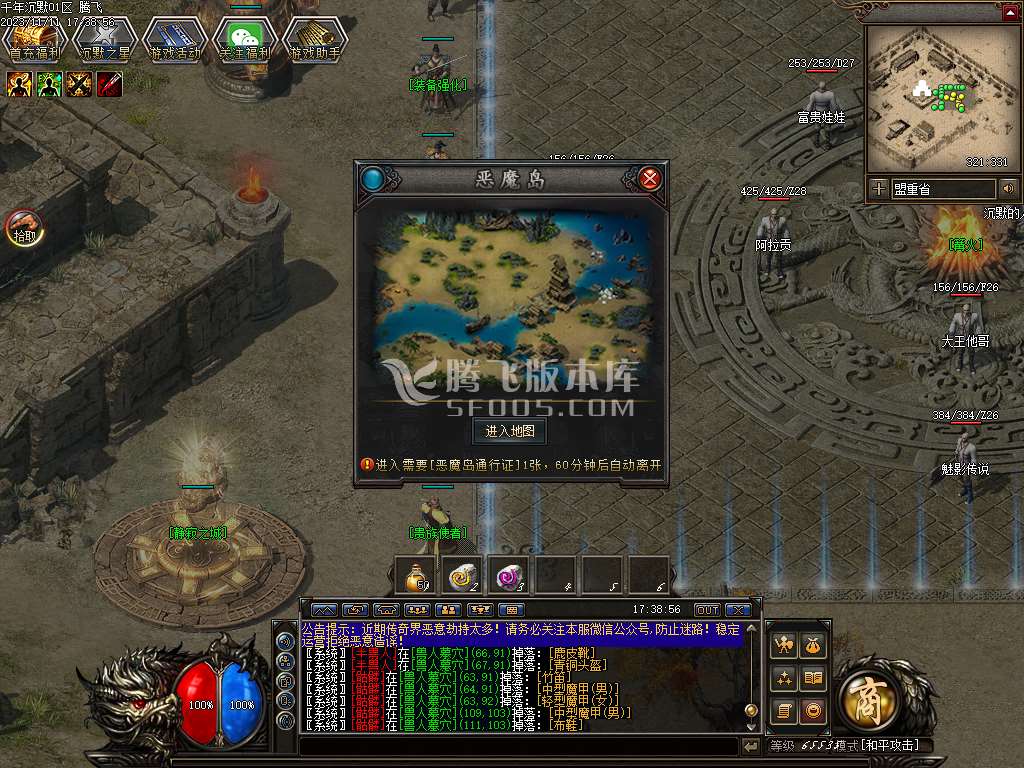Open the 首充福利 treasure chest menu
Screen dimensions: 1024x768
coord(34,40)
